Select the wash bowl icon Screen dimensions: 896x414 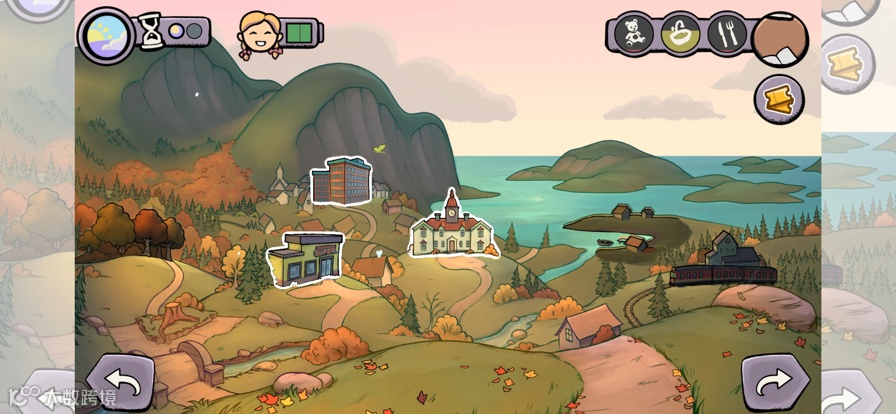(680, 35)
